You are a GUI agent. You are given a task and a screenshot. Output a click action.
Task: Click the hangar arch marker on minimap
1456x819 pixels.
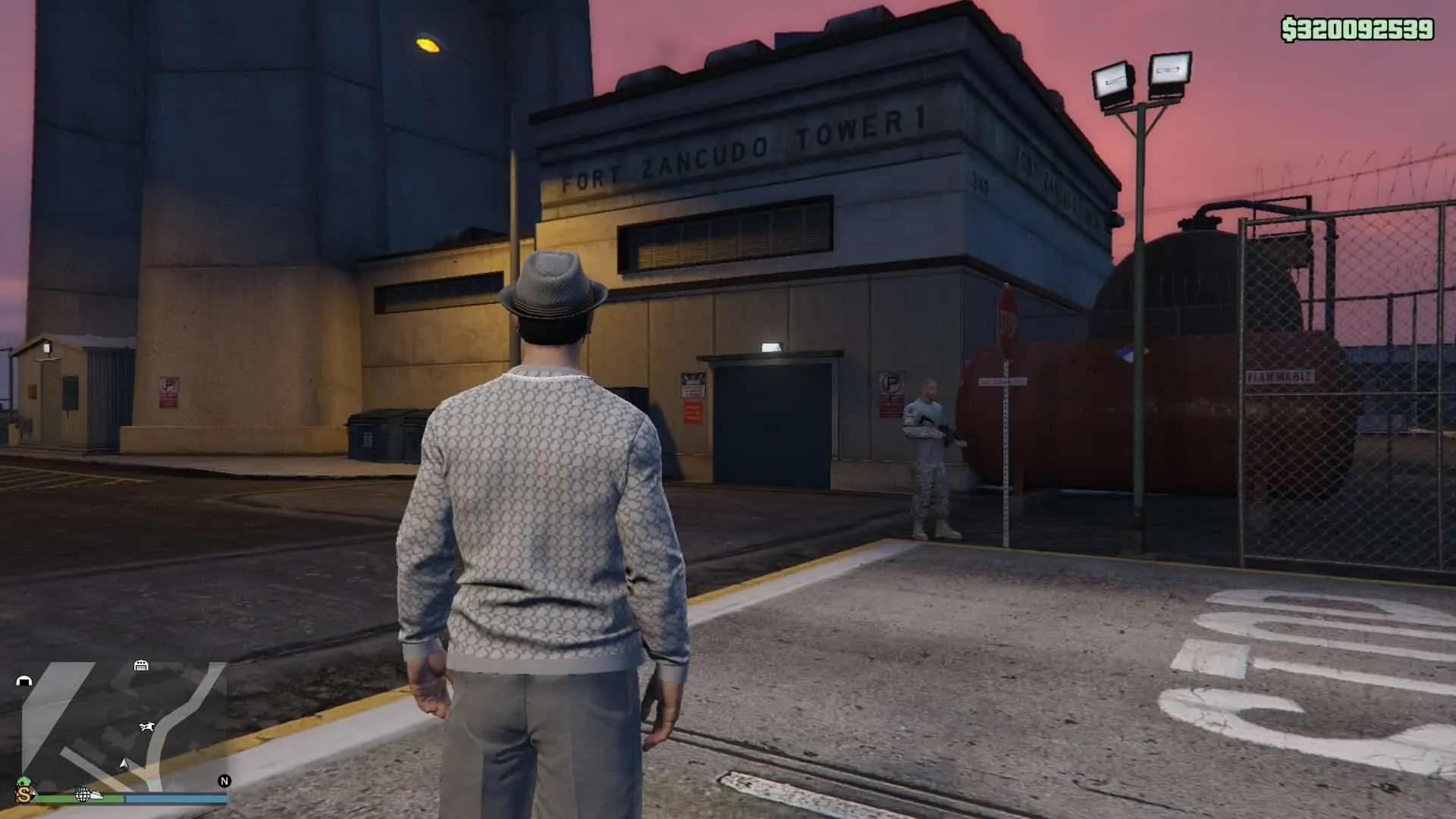pos(24,681)
